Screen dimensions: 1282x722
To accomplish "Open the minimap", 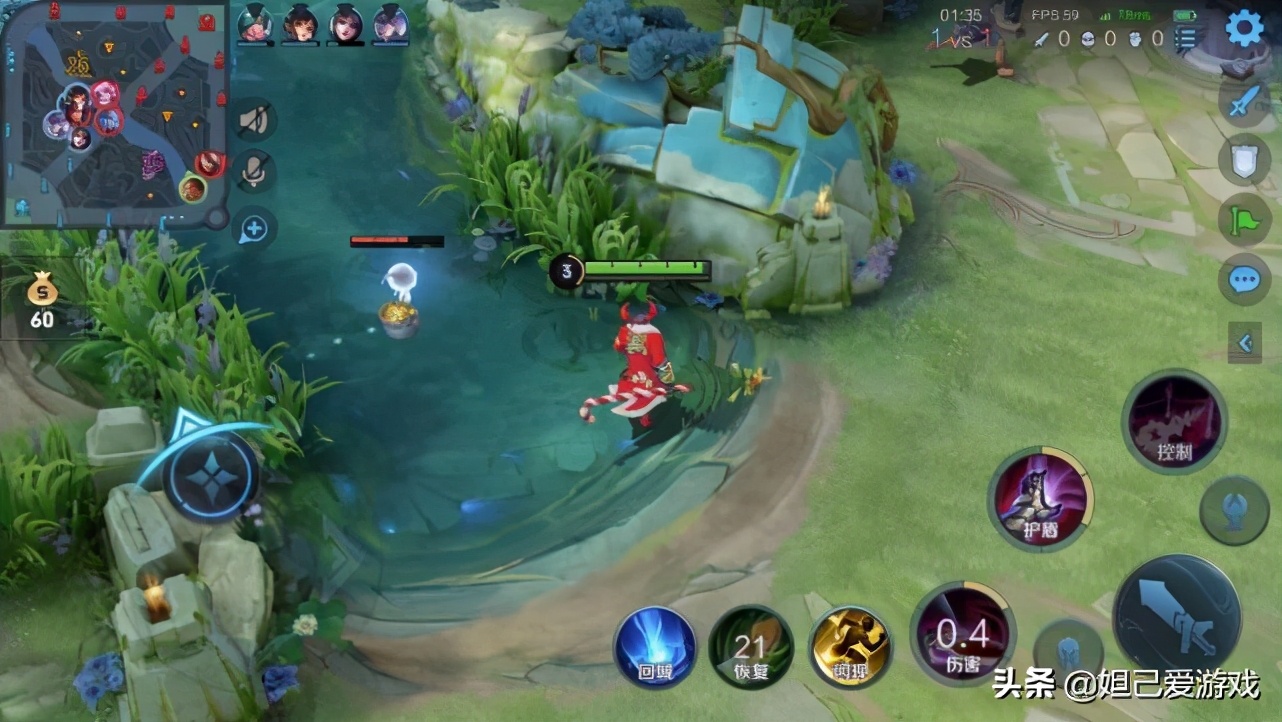I will point(113,113).
